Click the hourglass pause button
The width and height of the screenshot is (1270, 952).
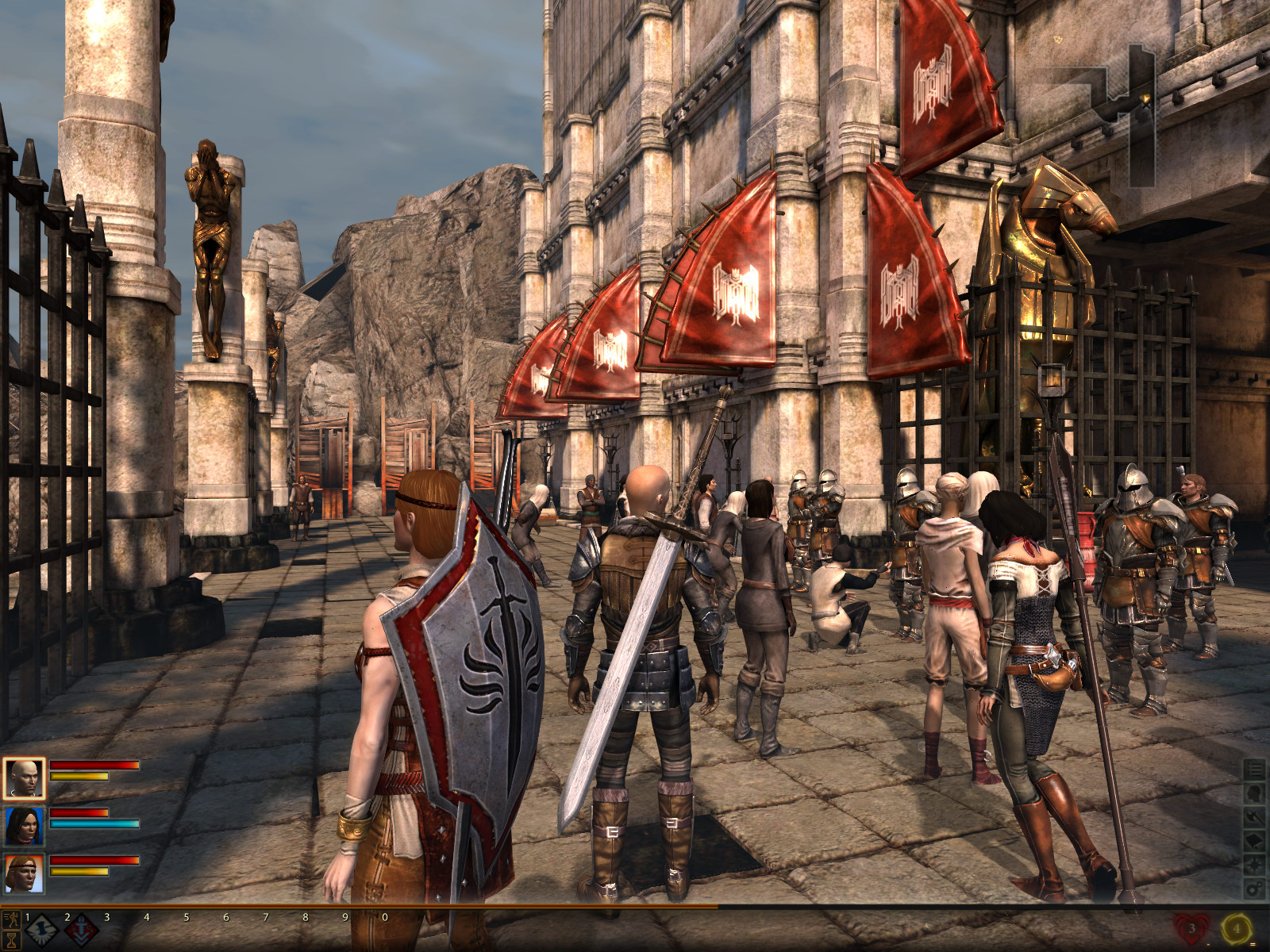pyautogui.click(x=11, y=940)
